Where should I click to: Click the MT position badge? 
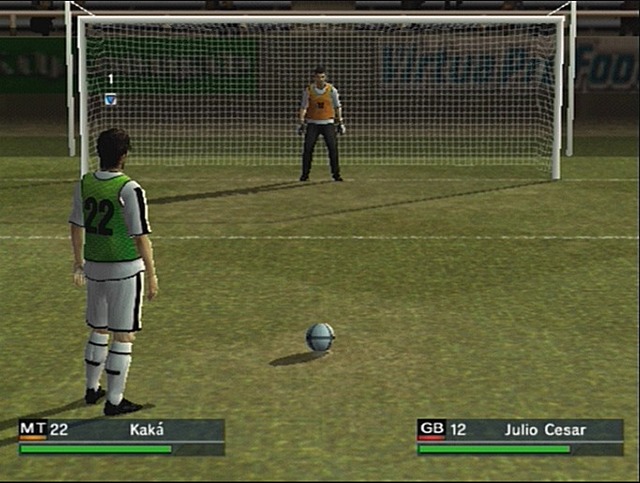pyautogui.click(x=33, y=429)
